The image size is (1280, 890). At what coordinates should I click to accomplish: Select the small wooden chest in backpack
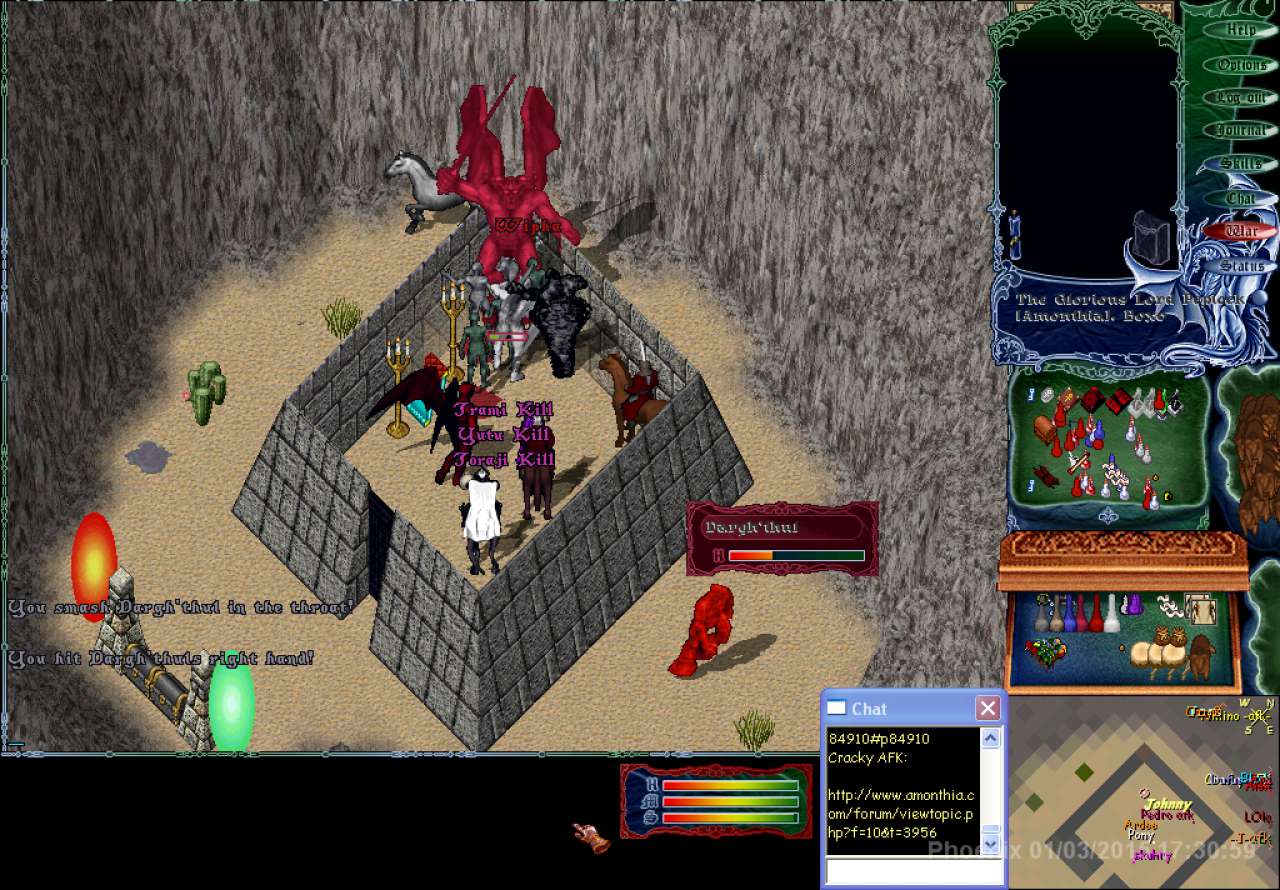(1046, 431)
